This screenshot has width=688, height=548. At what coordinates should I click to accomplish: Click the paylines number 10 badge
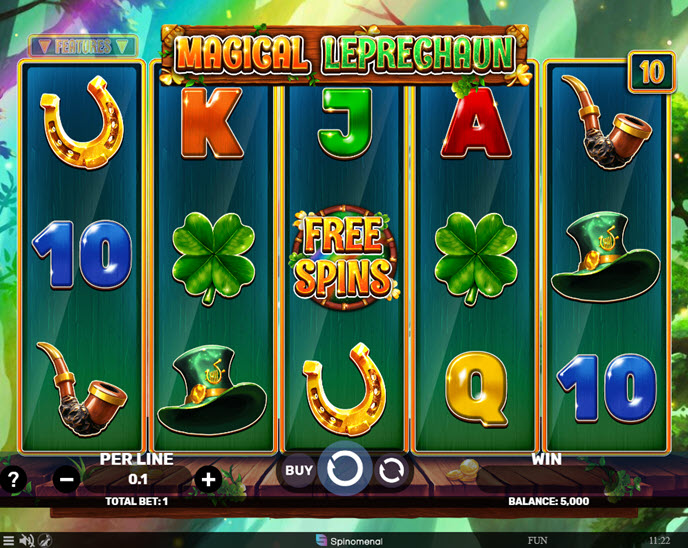click(652, 72)
